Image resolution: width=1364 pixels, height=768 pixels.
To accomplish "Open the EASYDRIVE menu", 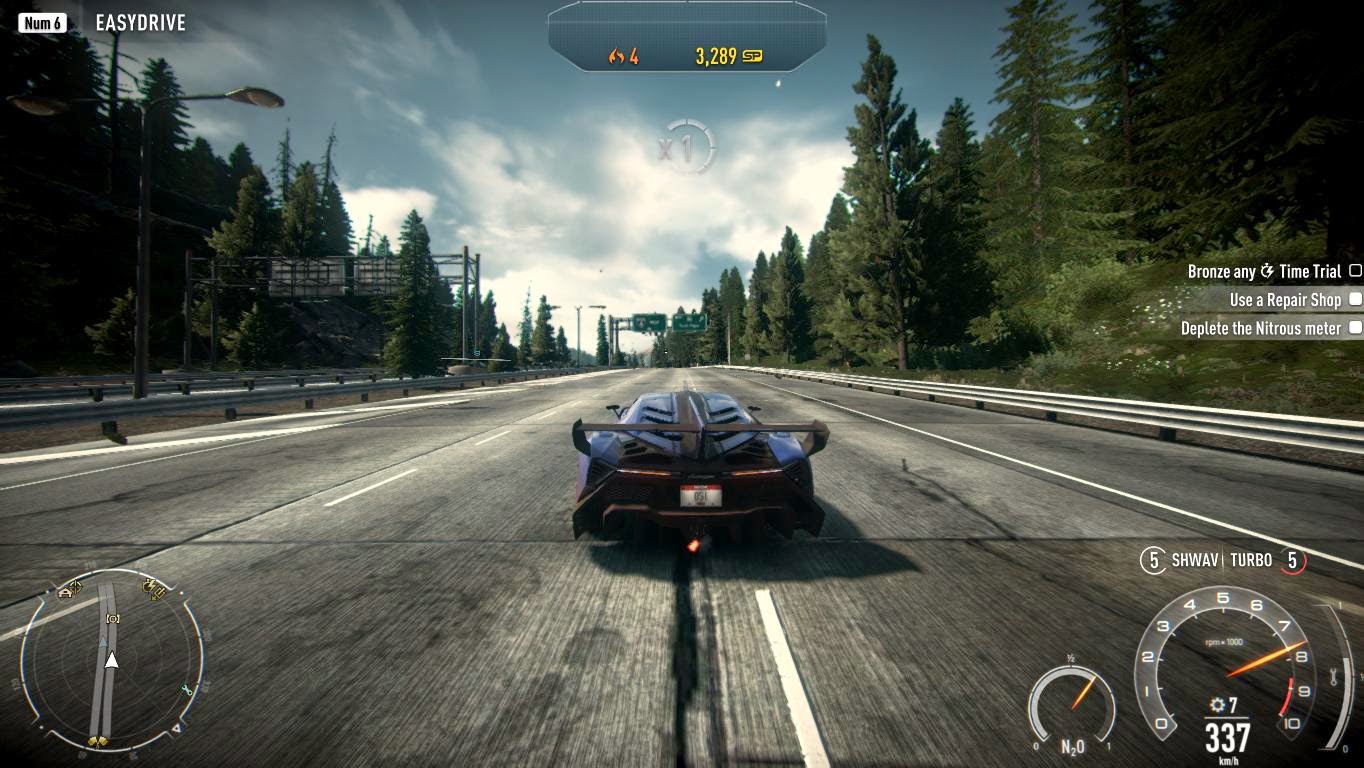I will tap(140, 22).
